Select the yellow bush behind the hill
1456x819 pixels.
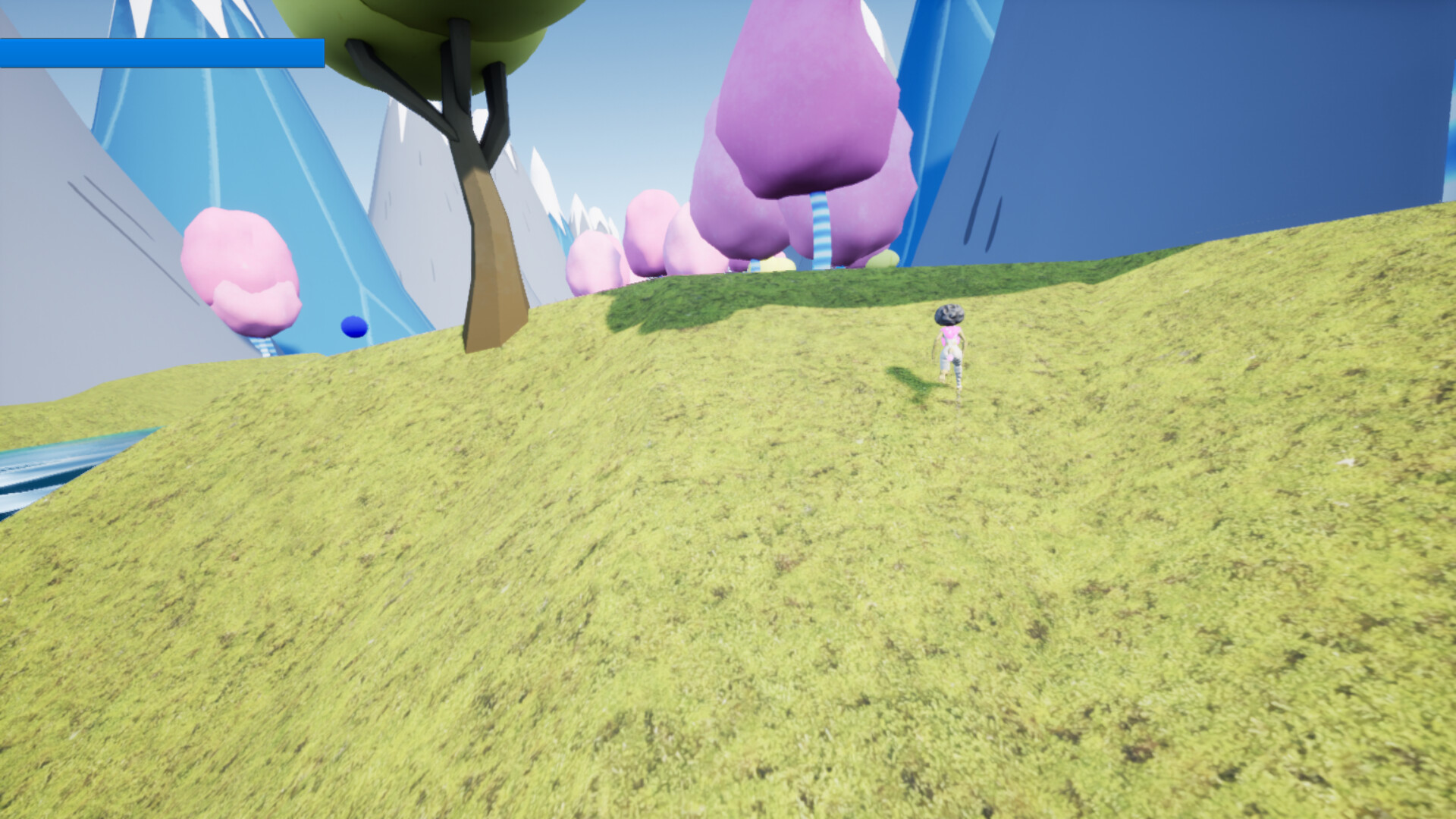(882, 262)
